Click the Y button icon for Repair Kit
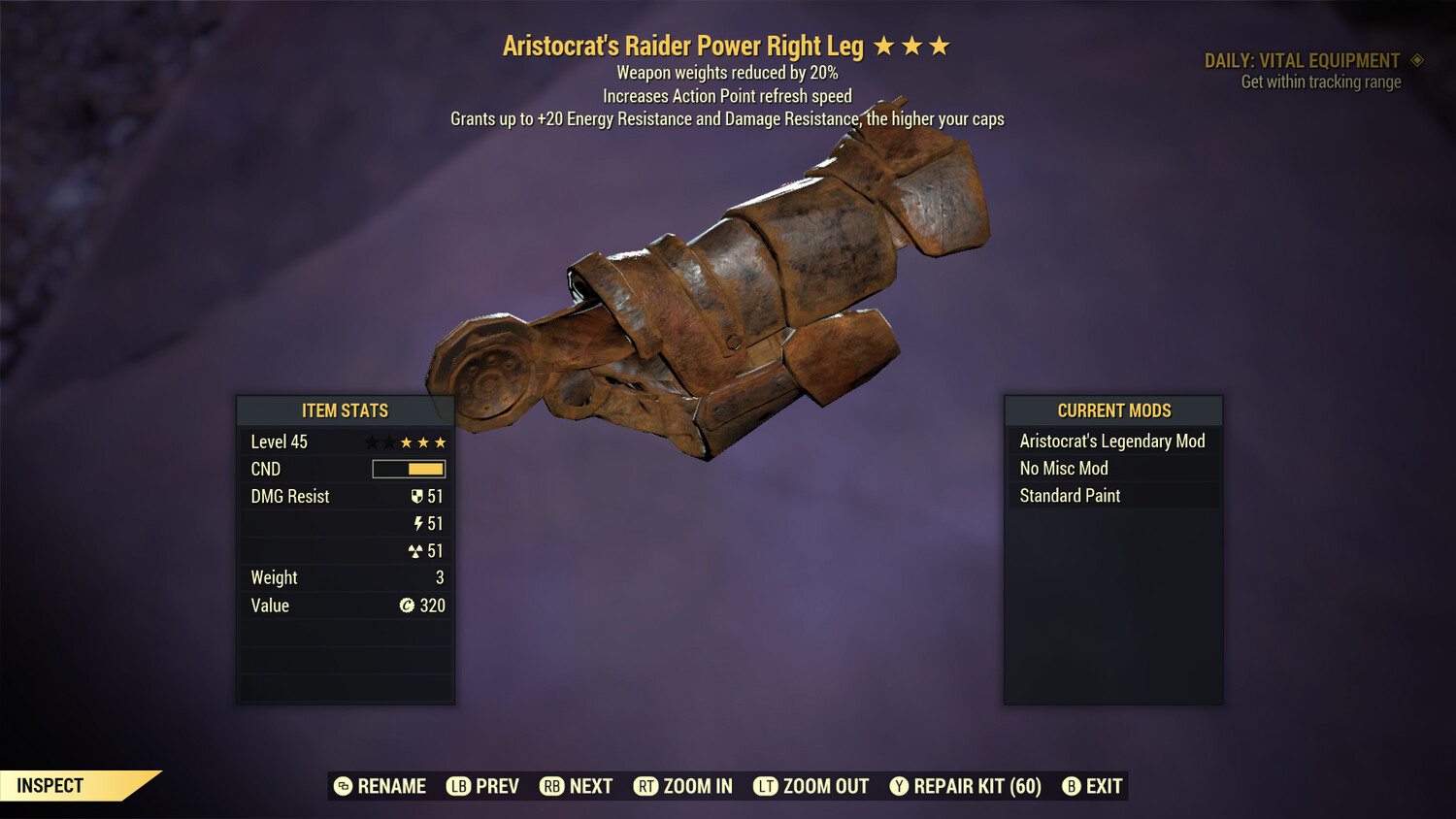Image resolution: width=1456 pixels, height=819 pixels. click(x=898, y=786)
